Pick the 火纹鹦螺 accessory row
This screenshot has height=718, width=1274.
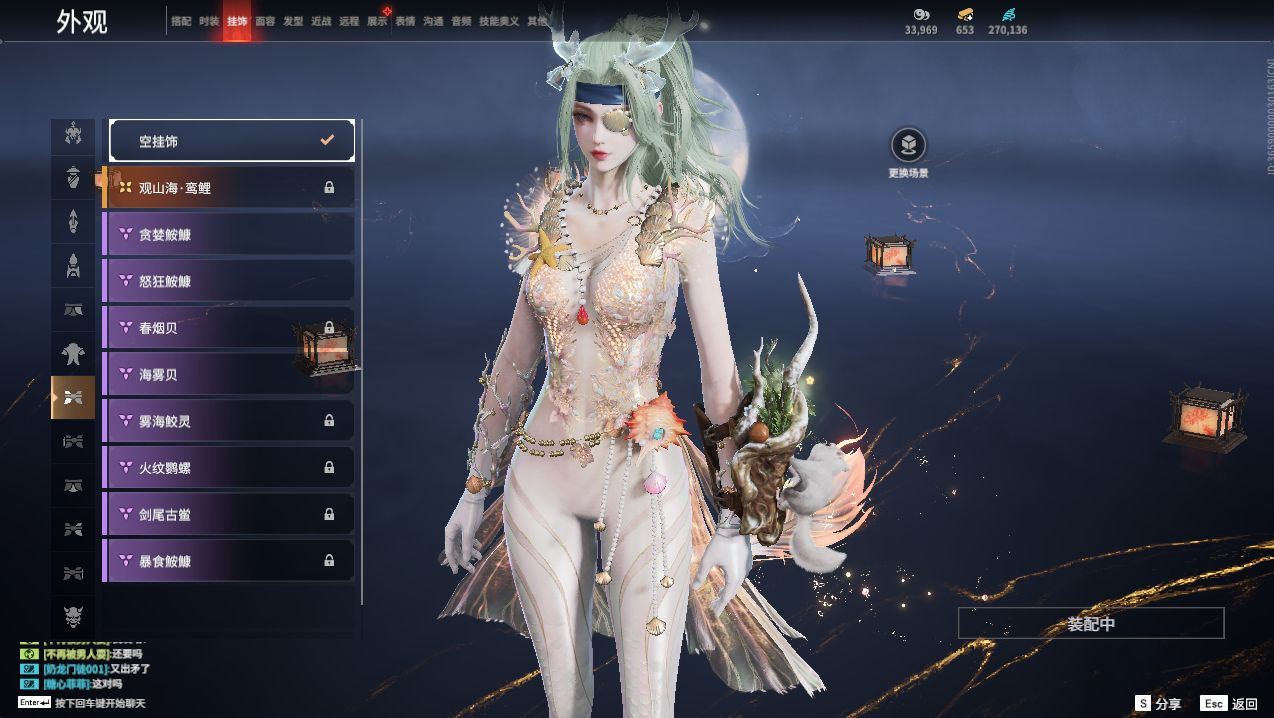(229, 468)
